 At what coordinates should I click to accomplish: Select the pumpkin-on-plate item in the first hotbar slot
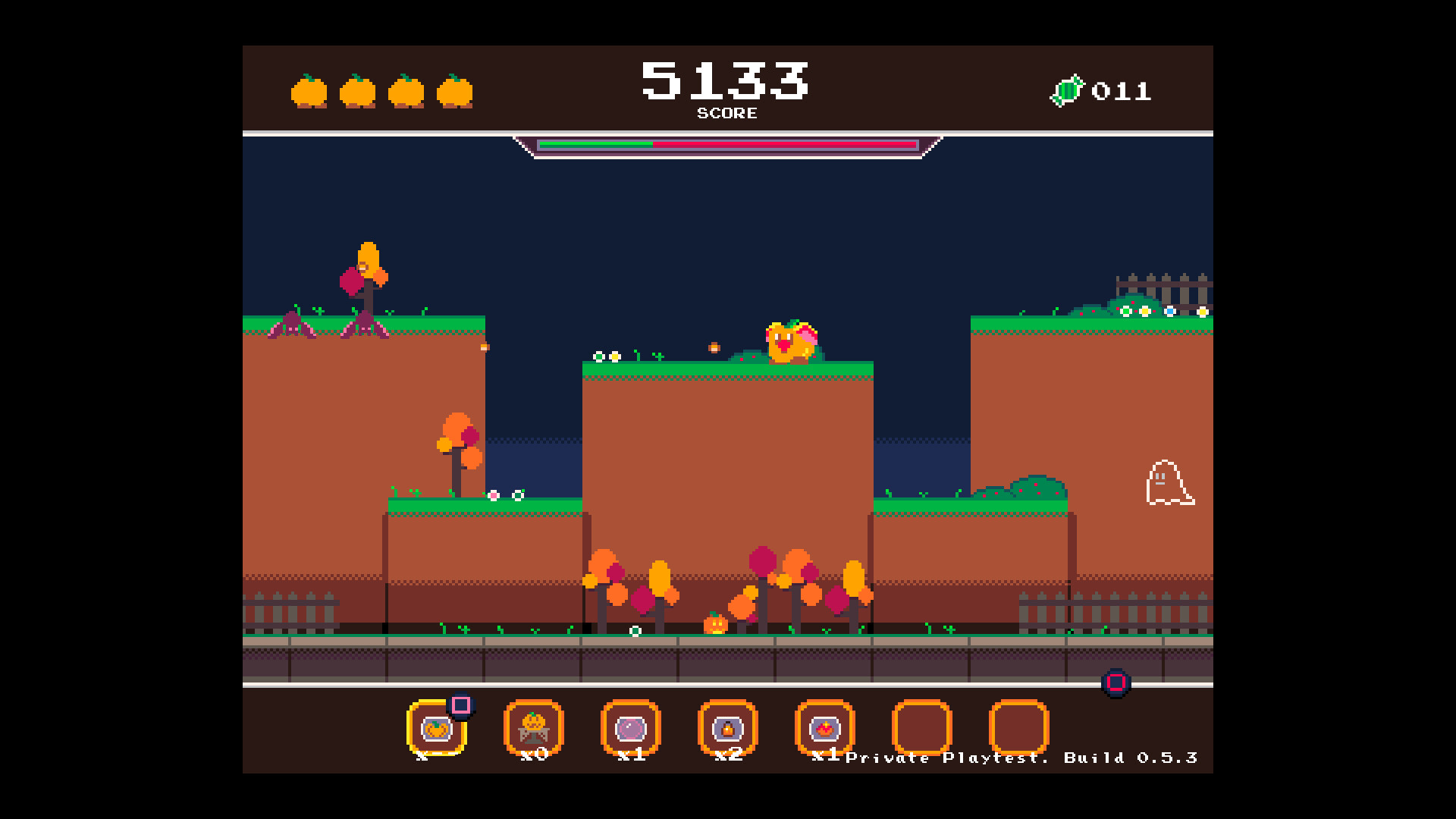click(x=438, y=730)
